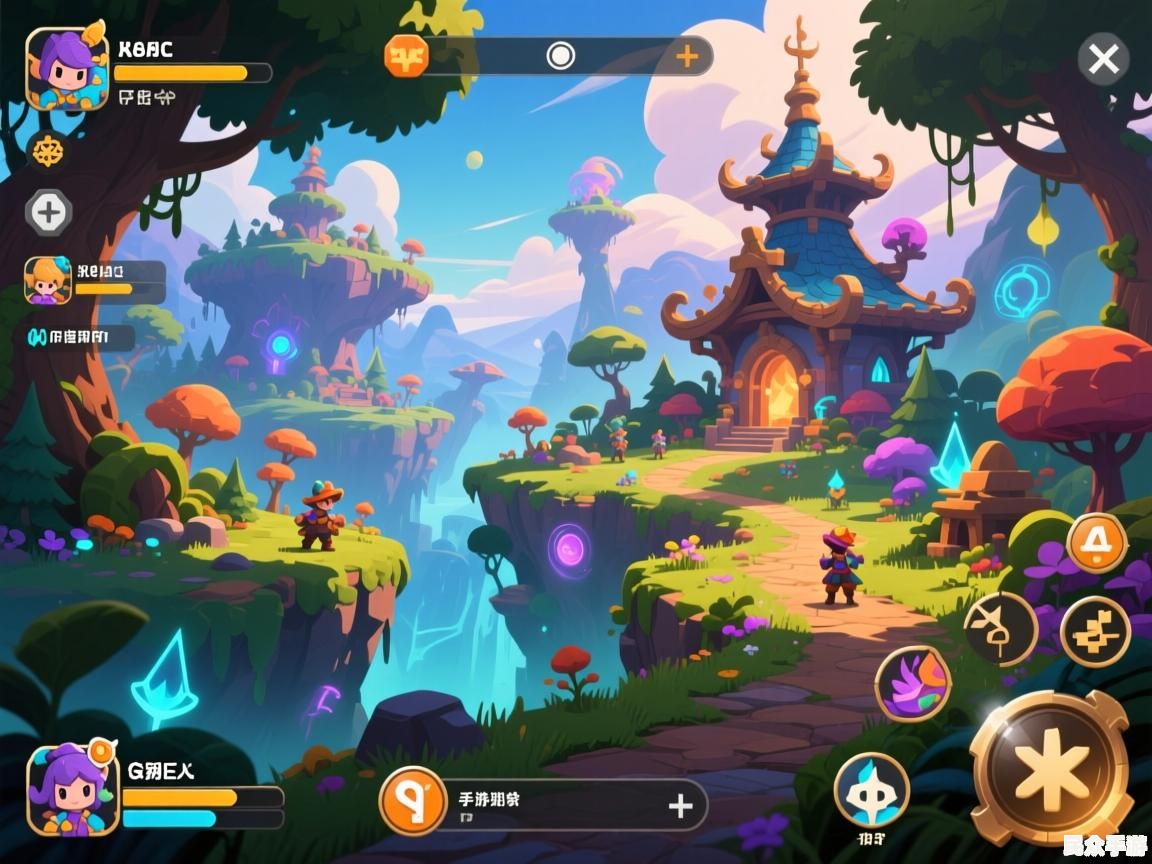
Task: Select the orange-haired party member portrait
Action: 48,280
